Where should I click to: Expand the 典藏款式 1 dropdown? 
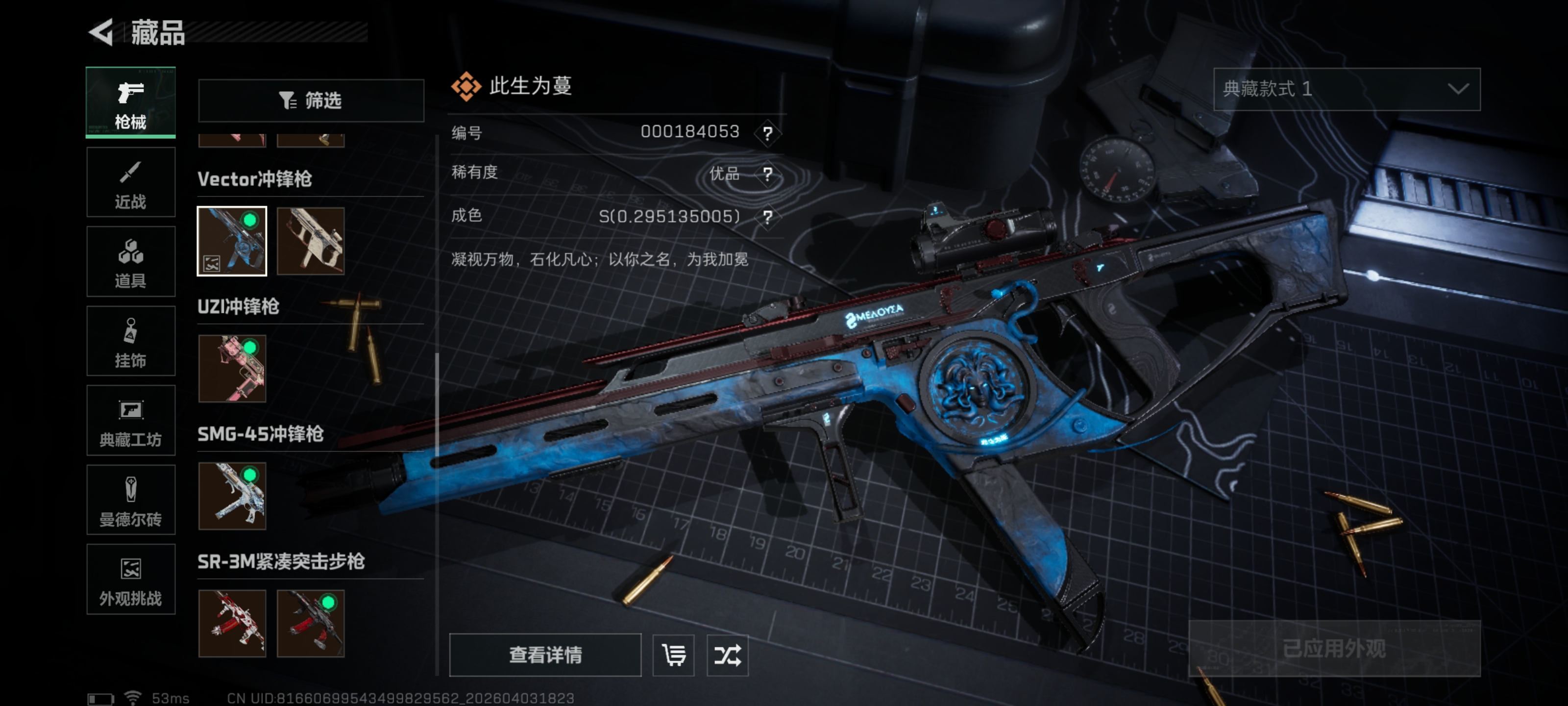click(x=1347, y=90)
